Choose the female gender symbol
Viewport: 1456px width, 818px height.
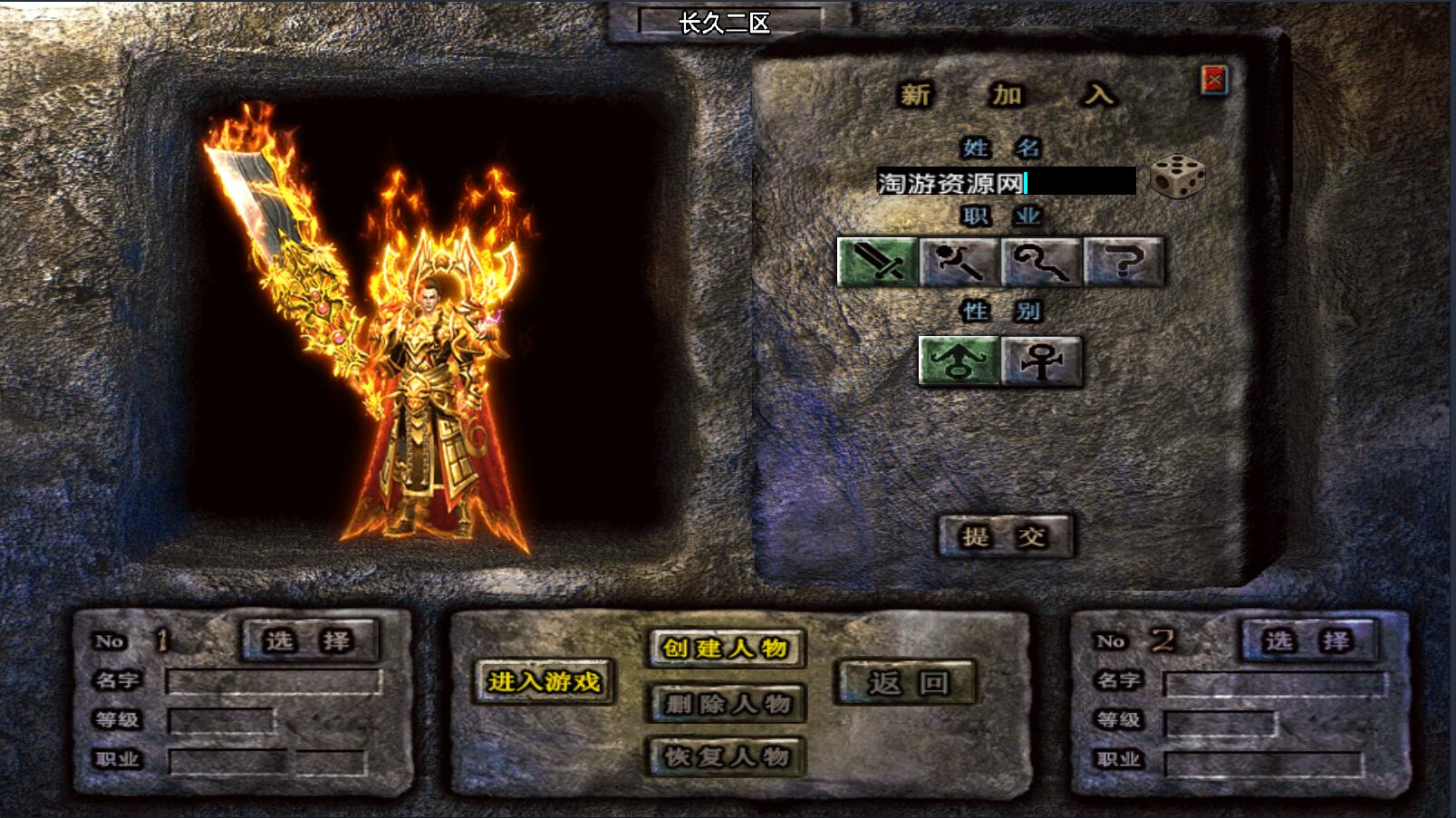pos(1042,361)
